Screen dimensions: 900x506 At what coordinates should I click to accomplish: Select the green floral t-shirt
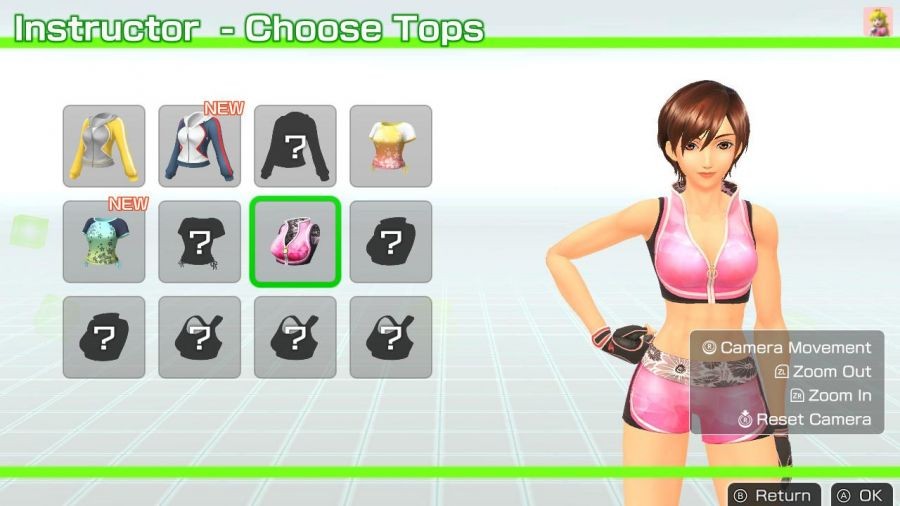click(x=104, y=241)
